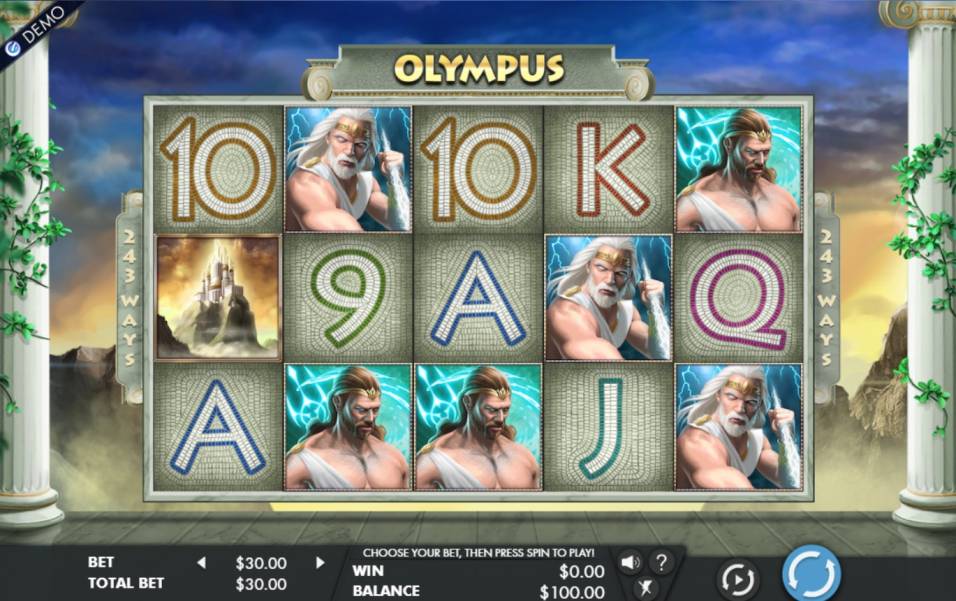Toggle the sound speaker icon

(629, 562)
